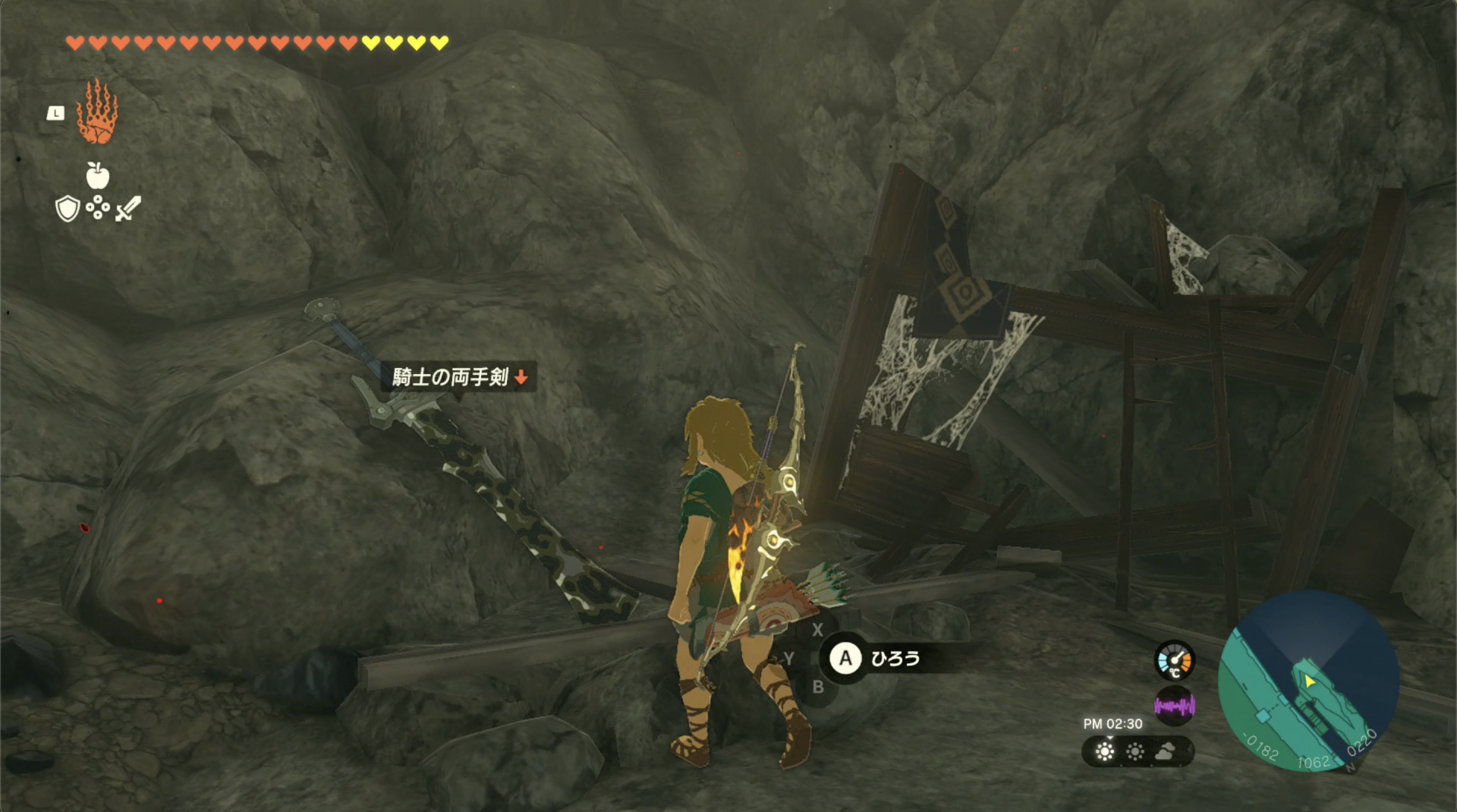Click the purple noise meter icon

click(1174, 706)
